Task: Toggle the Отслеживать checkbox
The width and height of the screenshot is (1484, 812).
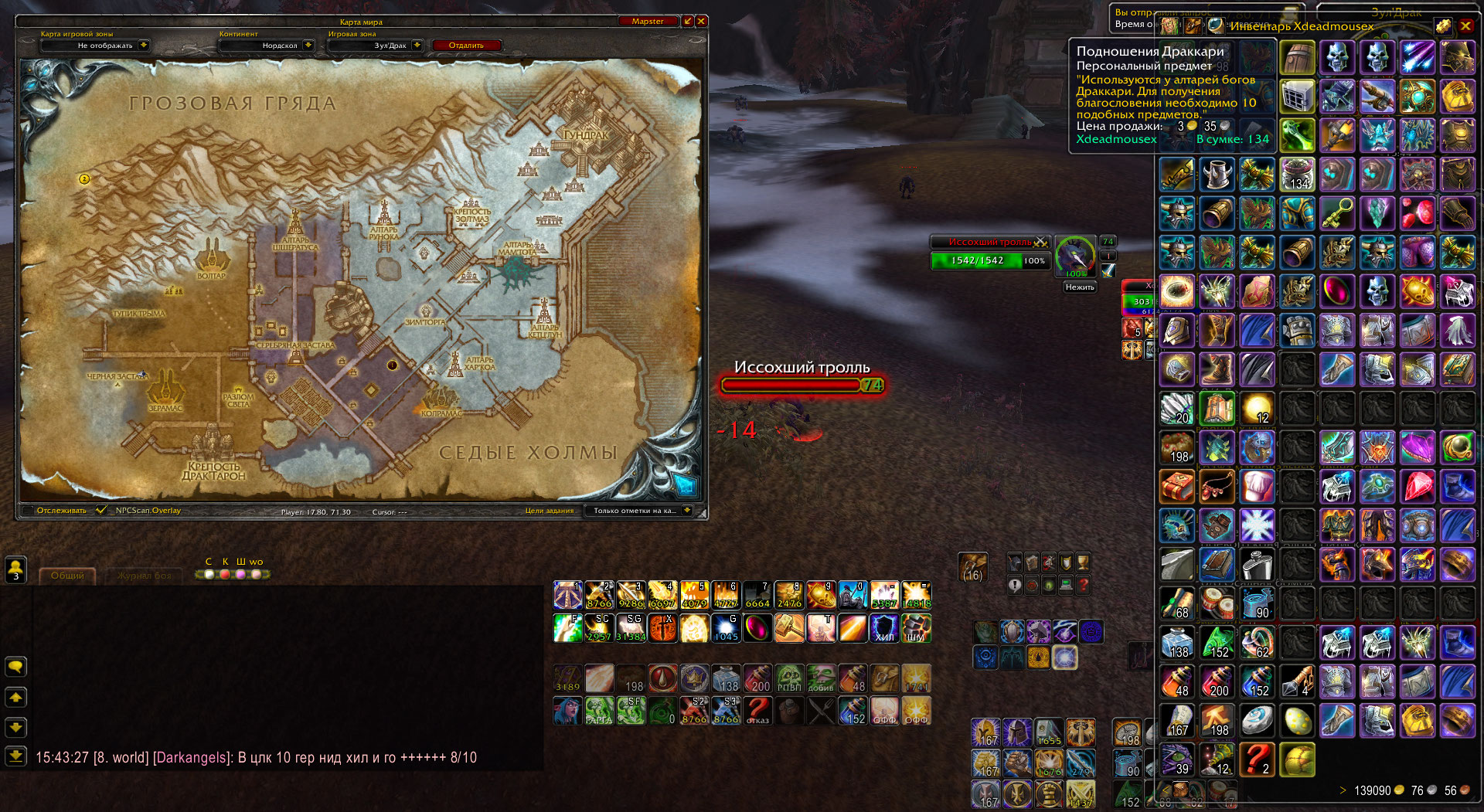Action: [29, 511]
